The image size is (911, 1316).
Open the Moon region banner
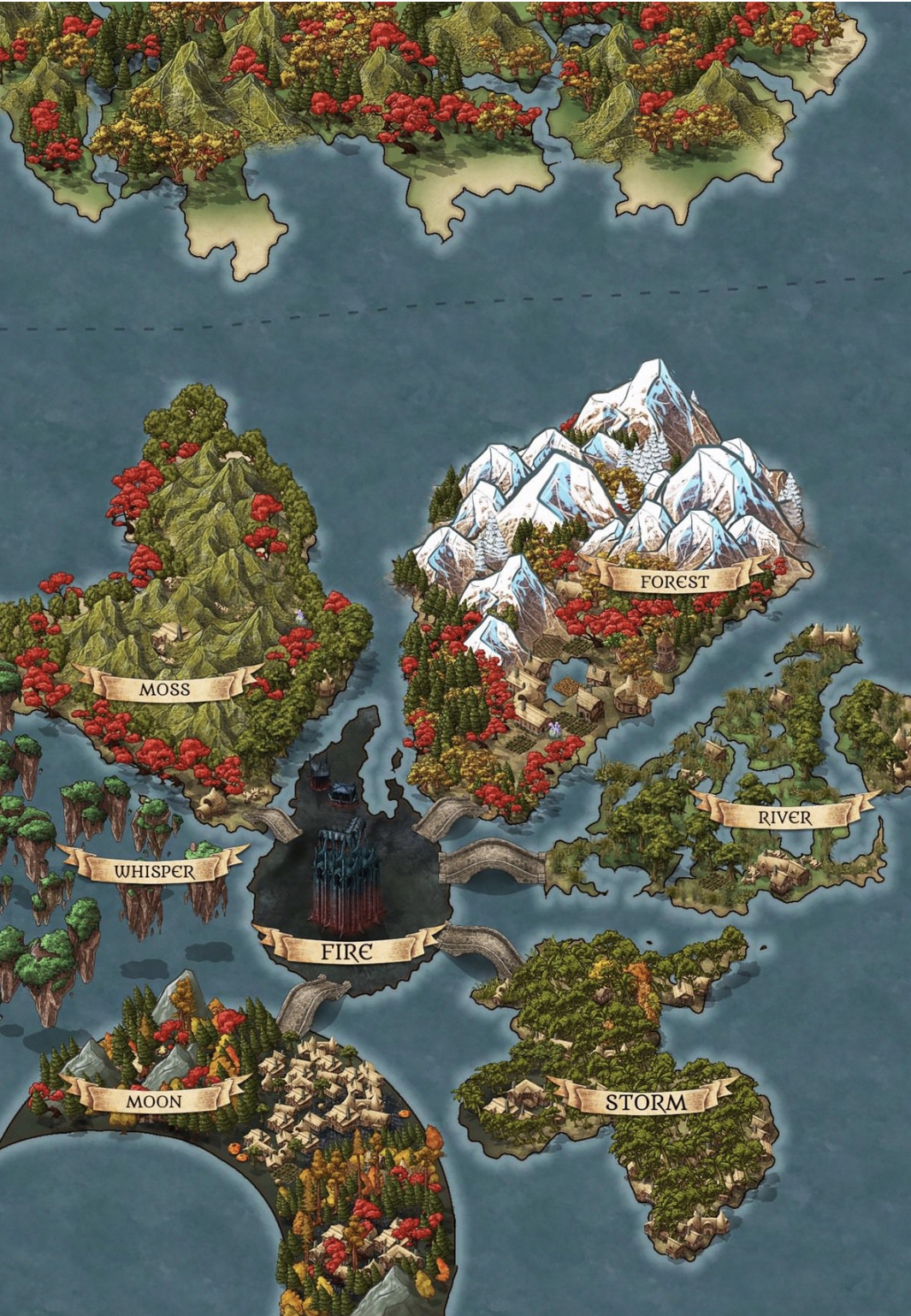pyautogui.click(x=154, y=1100)
